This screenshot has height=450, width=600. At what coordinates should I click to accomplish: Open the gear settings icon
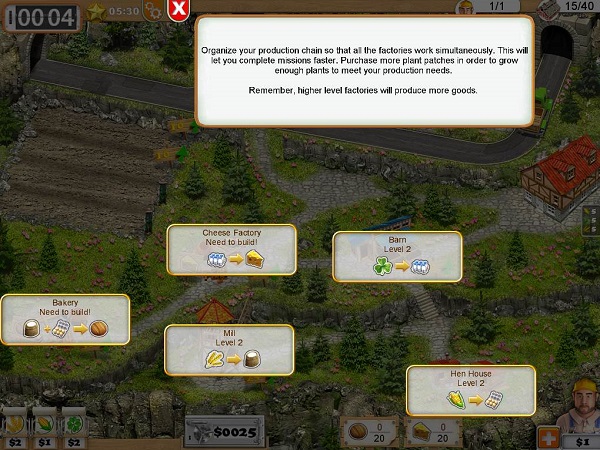(x=153, y=11)
